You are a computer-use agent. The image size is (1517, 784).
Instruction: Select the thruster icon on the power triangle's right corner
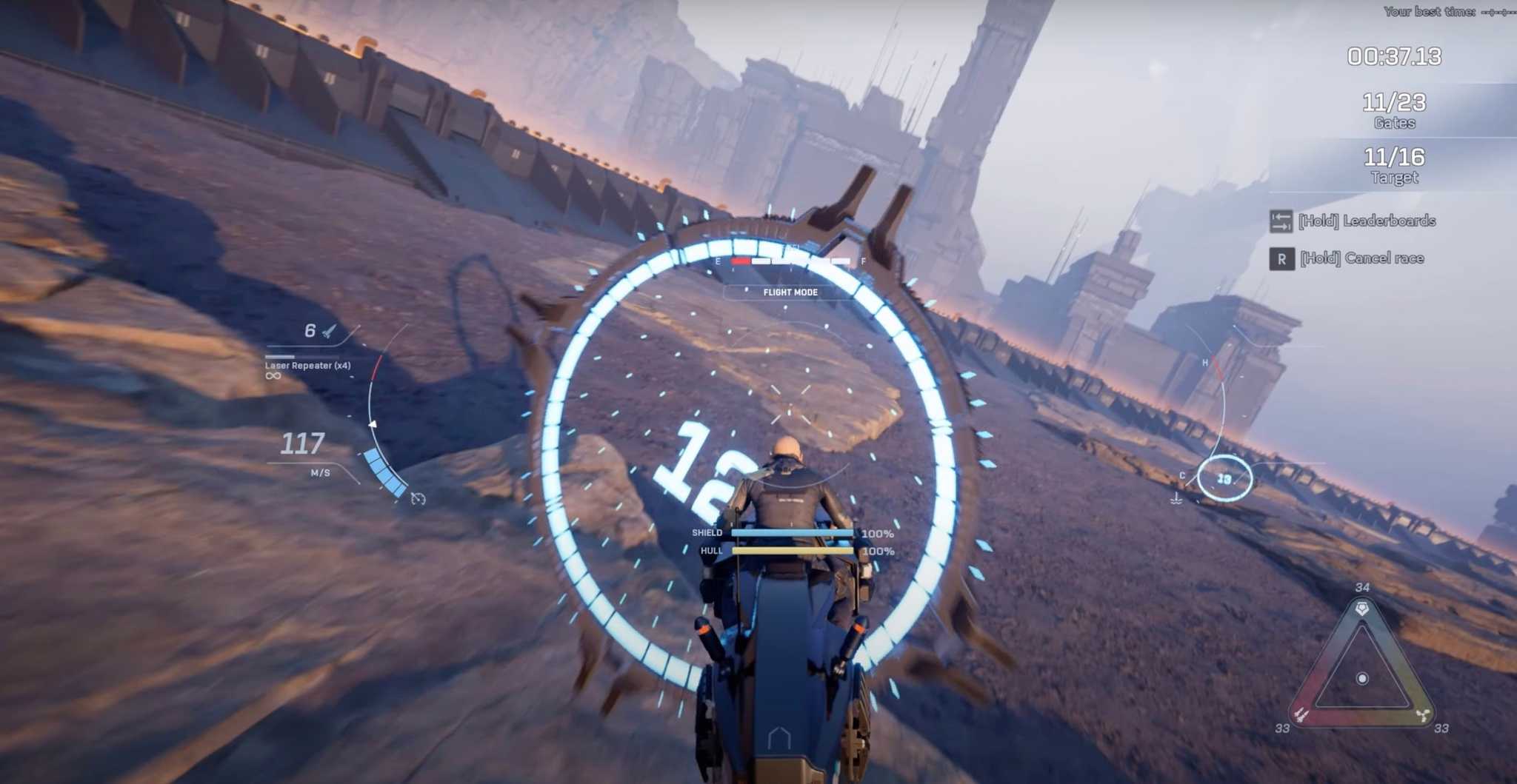click(x=1424, y=714)
